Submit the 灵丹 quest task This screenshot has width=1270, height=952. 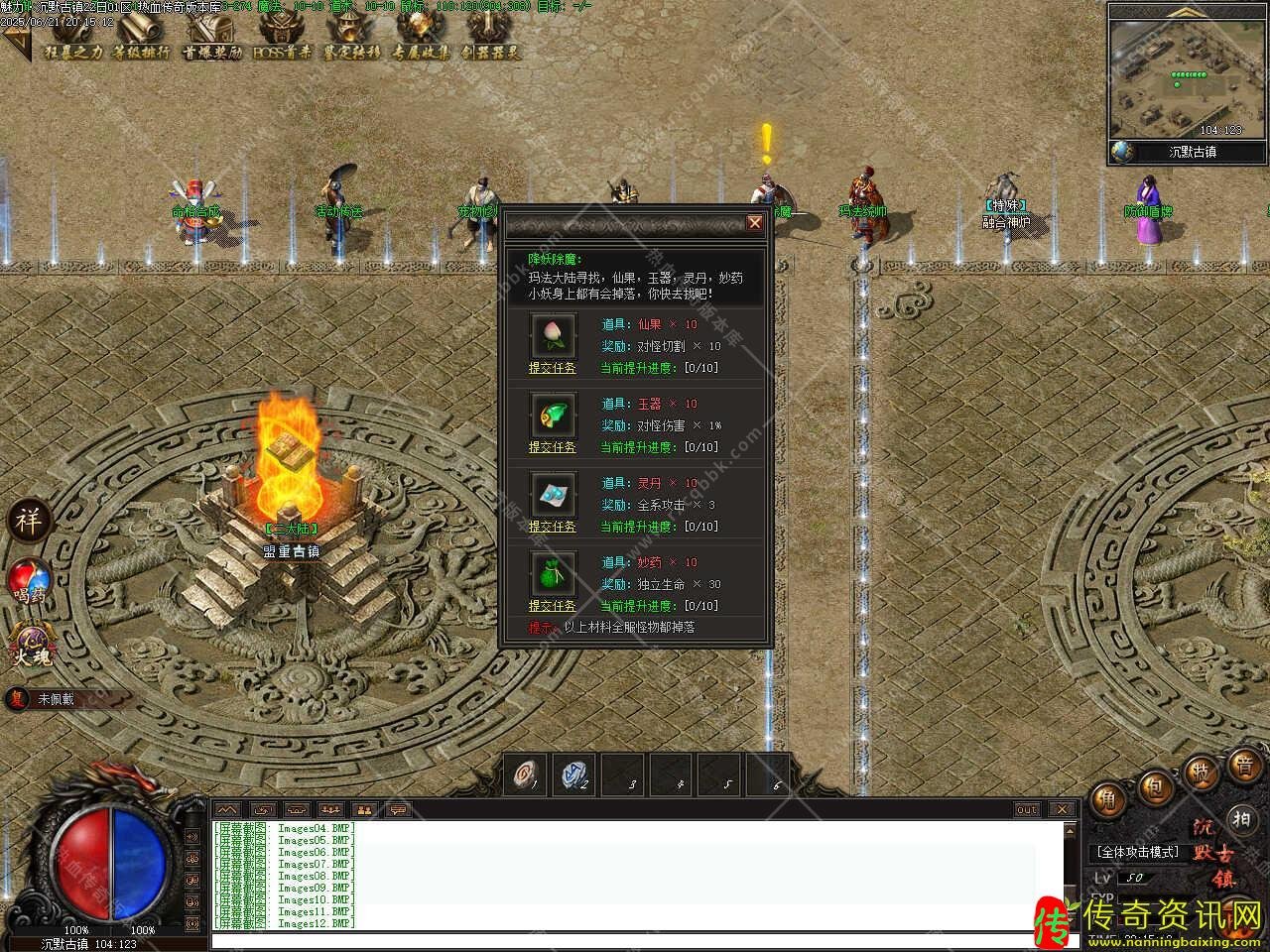[x=552, y=527]
